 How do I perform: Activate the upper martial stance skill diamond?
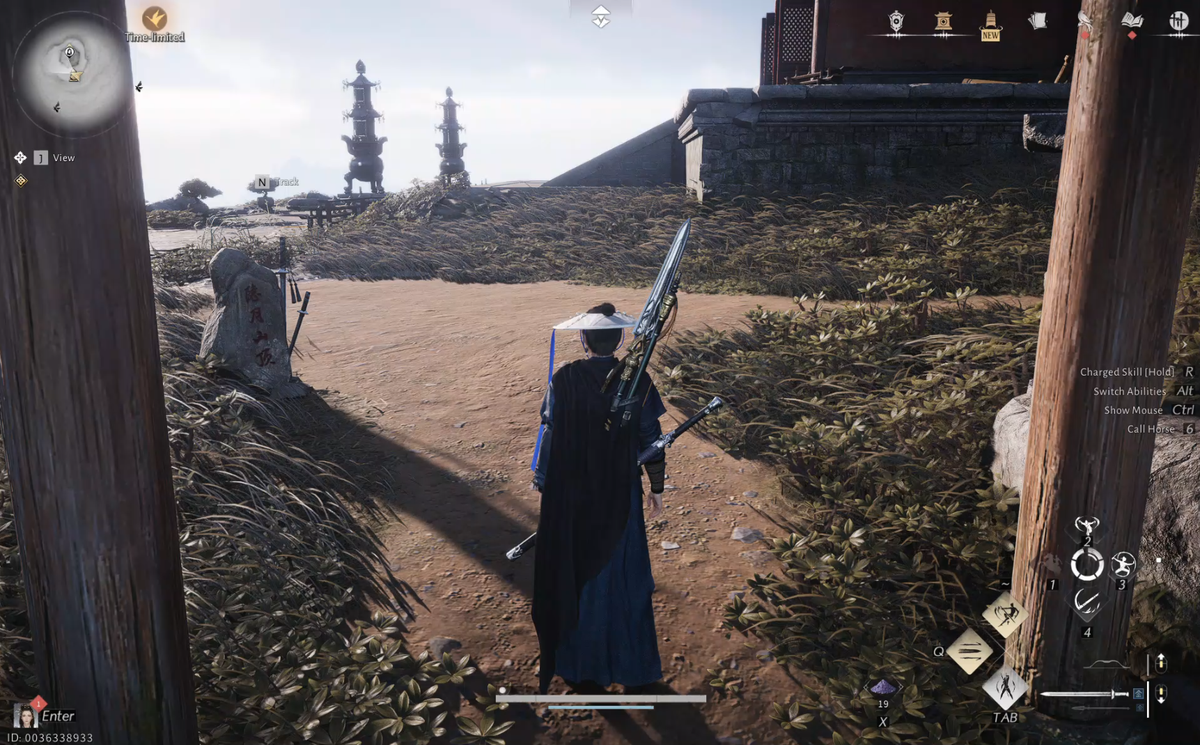point(1005,613)
